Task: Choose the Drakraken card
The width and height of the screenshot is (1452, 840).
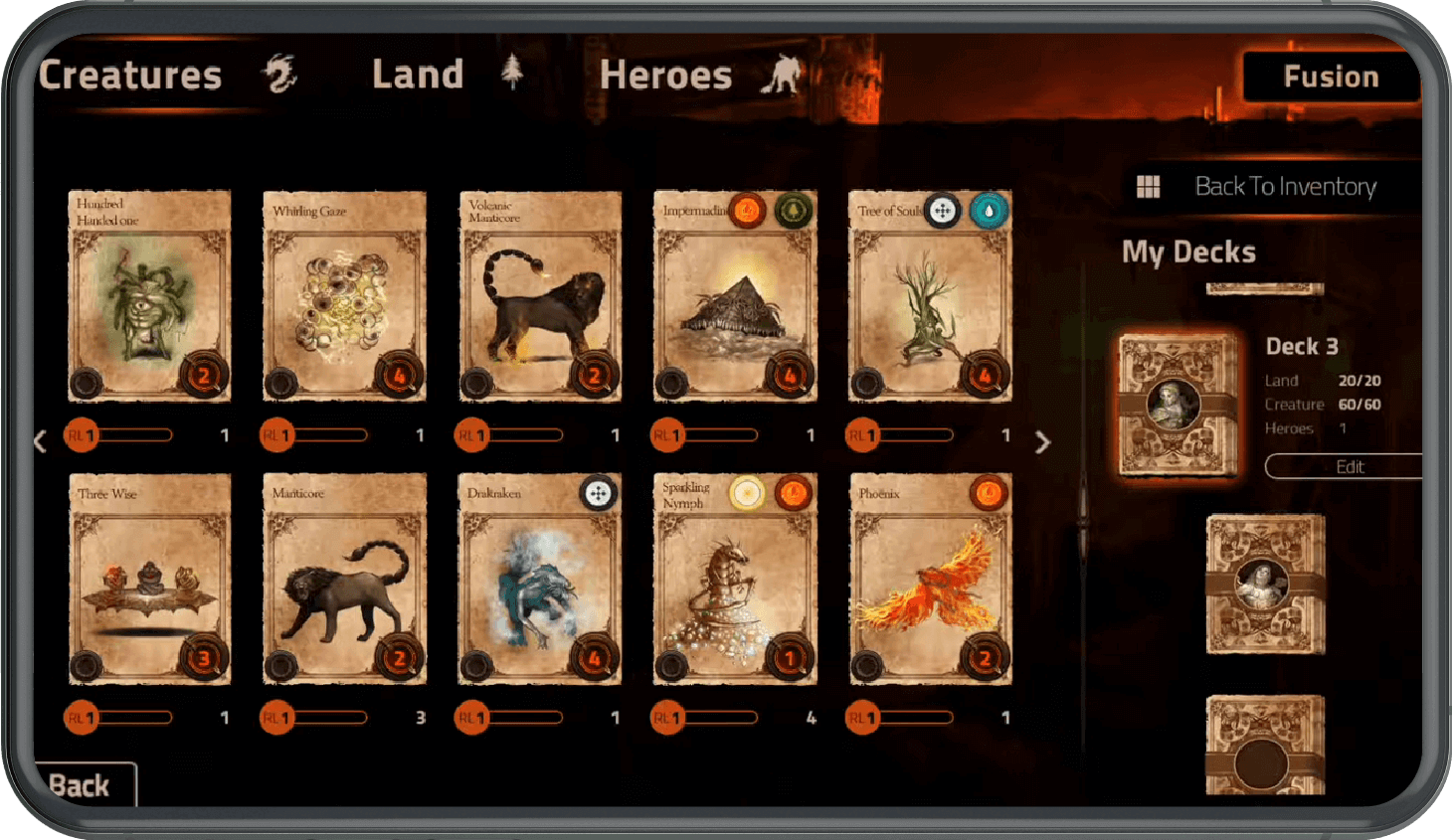Action: [540, 580]
